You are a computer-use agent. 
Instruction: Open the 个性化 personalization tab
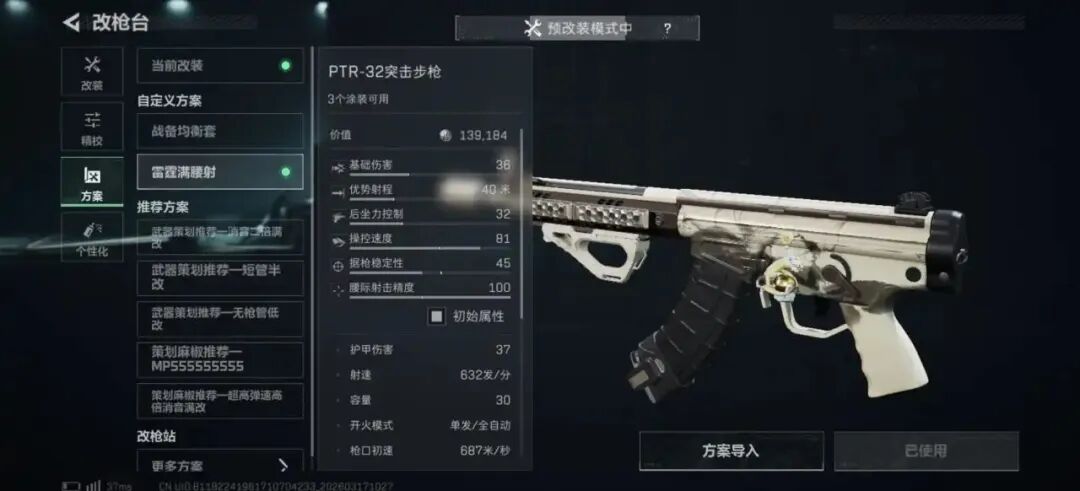click(x=92, y=238)
